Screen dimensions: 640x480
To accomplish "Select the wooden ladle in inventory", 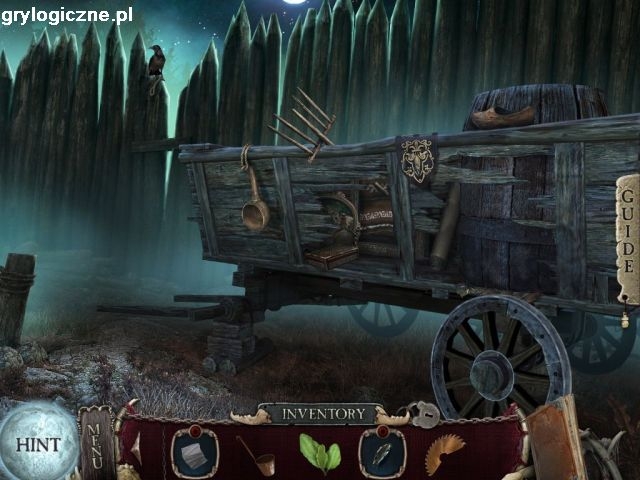I will 256,455.
